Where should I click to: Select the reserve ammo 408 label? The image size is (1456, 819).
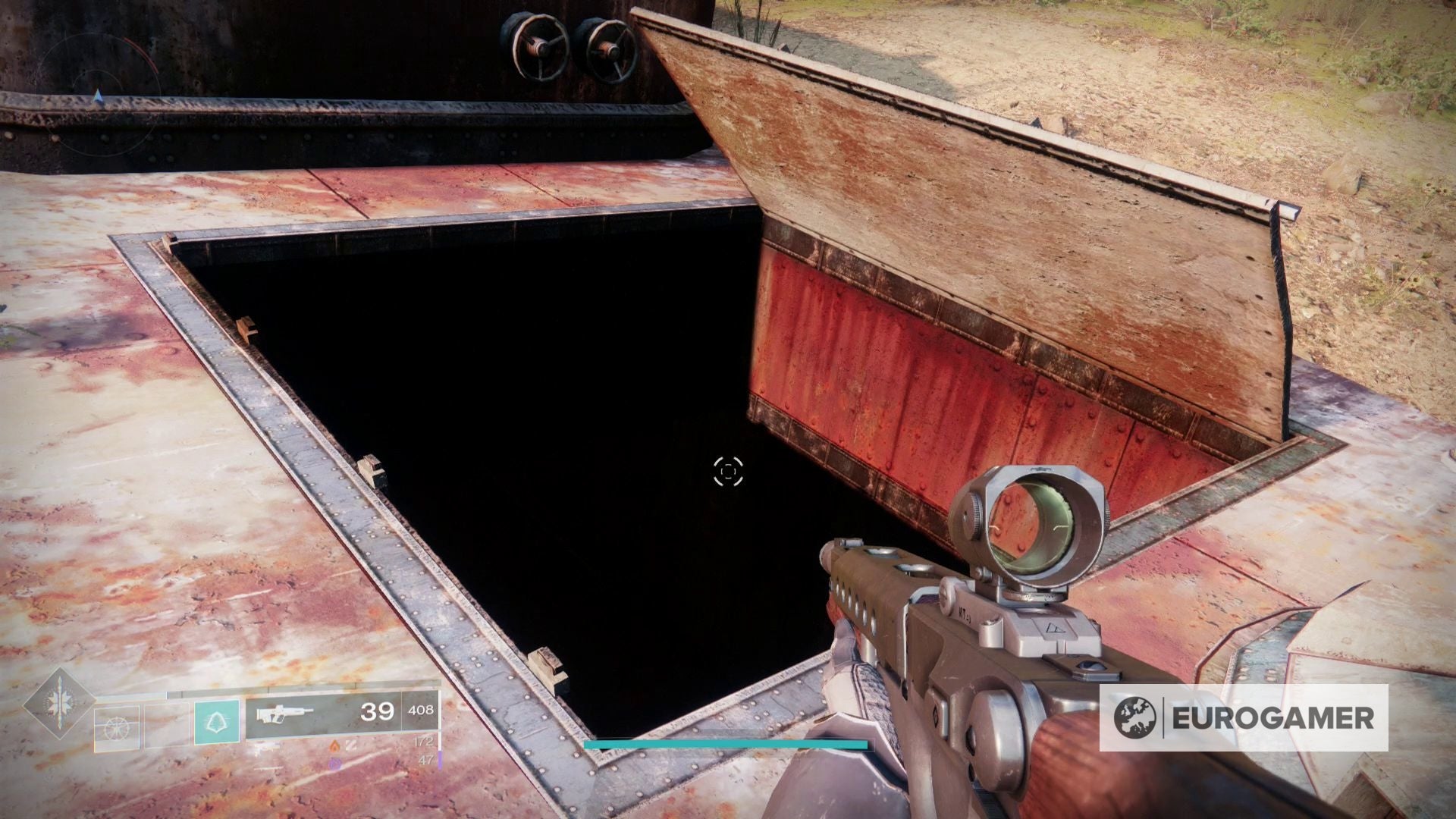click(x=419, y=711)
